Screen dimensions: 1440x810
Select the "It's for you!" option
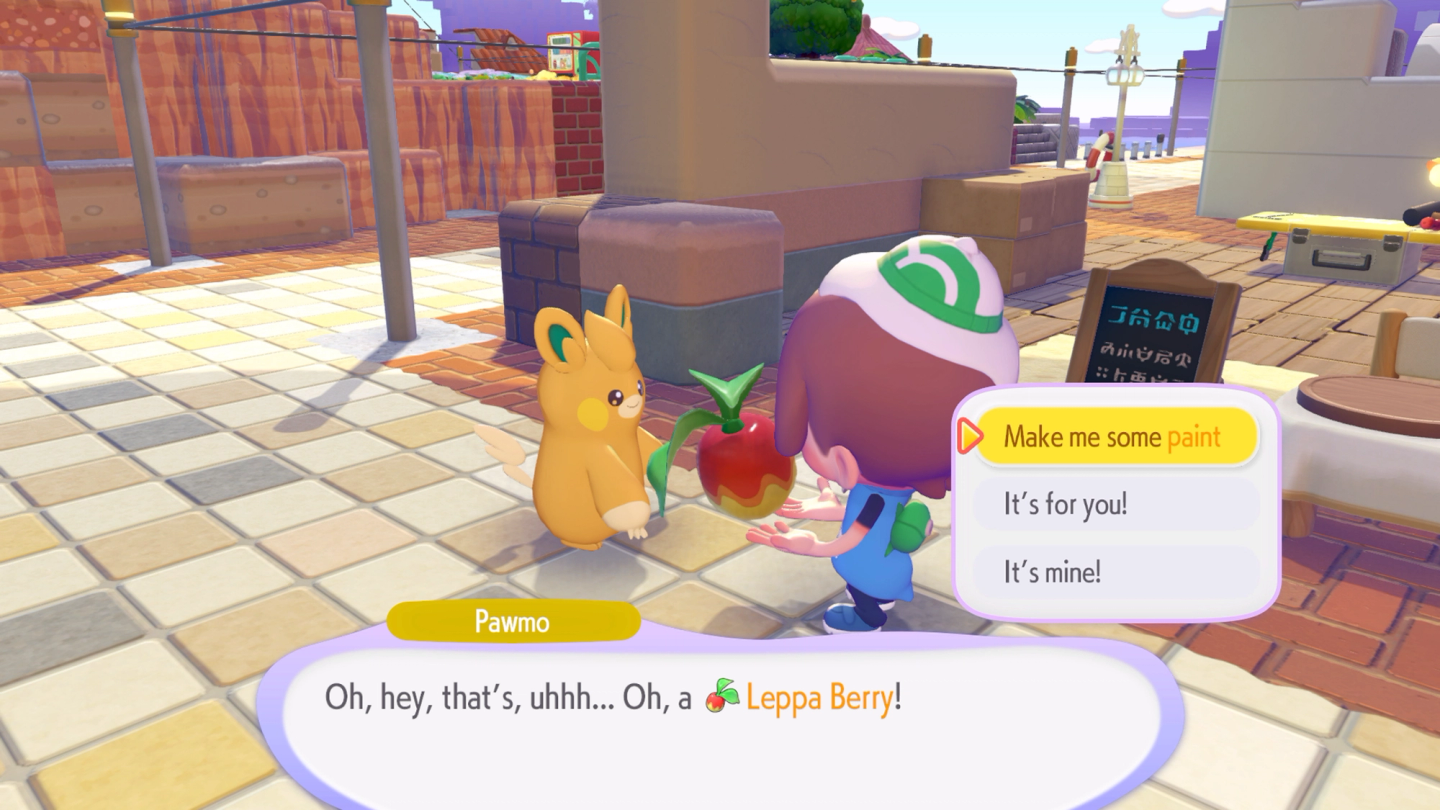click(x=1114, y=504)
